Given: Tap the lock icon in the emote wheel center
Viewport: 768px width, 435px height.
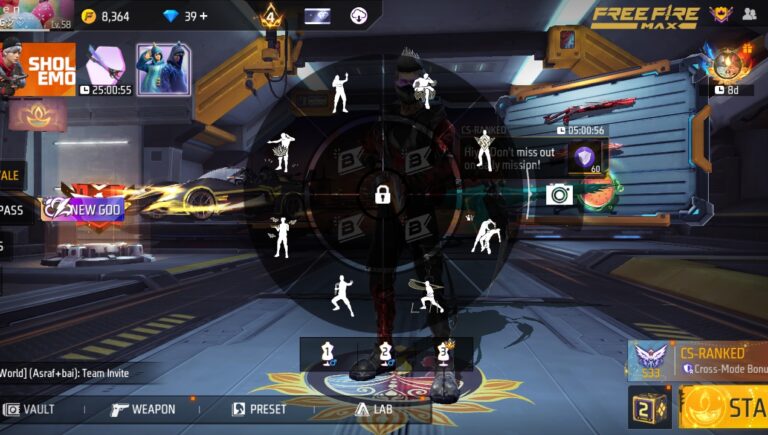Looking at the screenshot, I should pos(382,194).
